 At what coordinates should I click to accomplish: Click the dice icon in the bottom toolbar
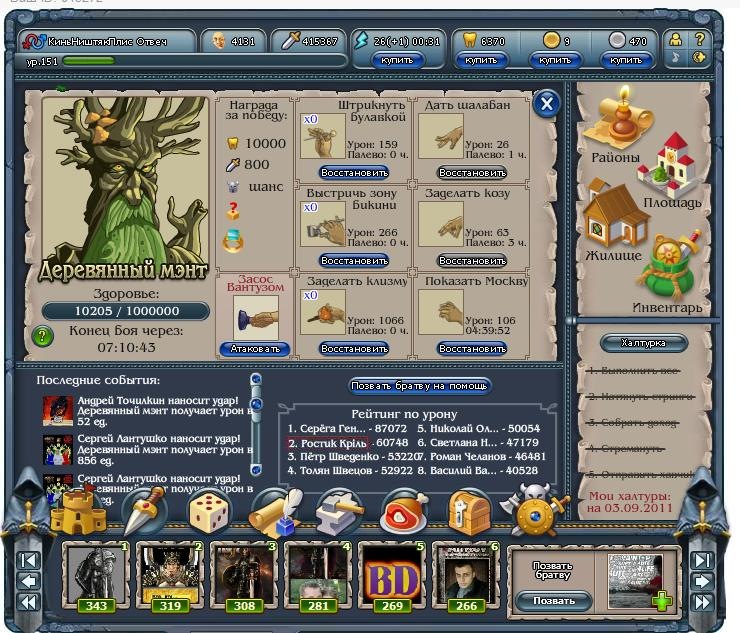point(210,512)
